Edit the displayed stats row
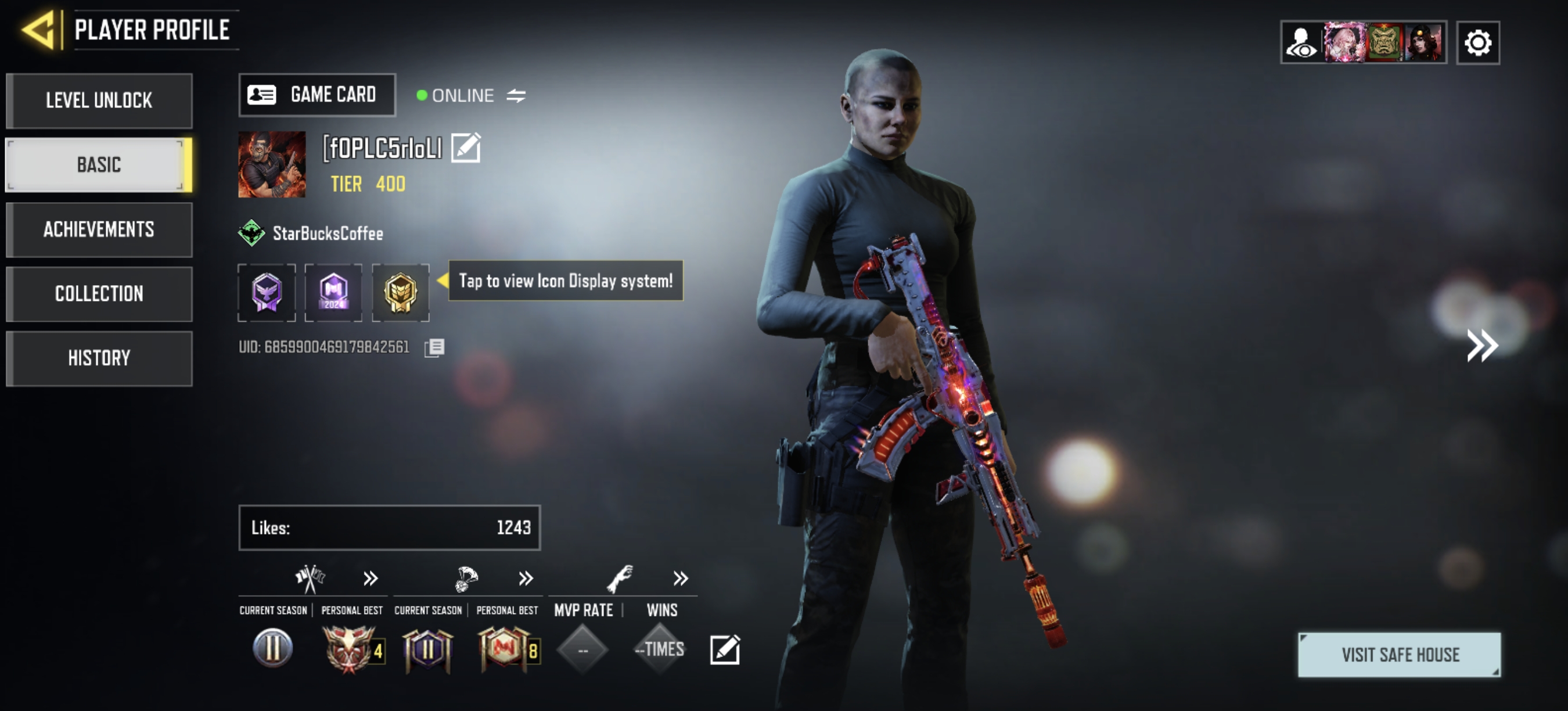 724,649
